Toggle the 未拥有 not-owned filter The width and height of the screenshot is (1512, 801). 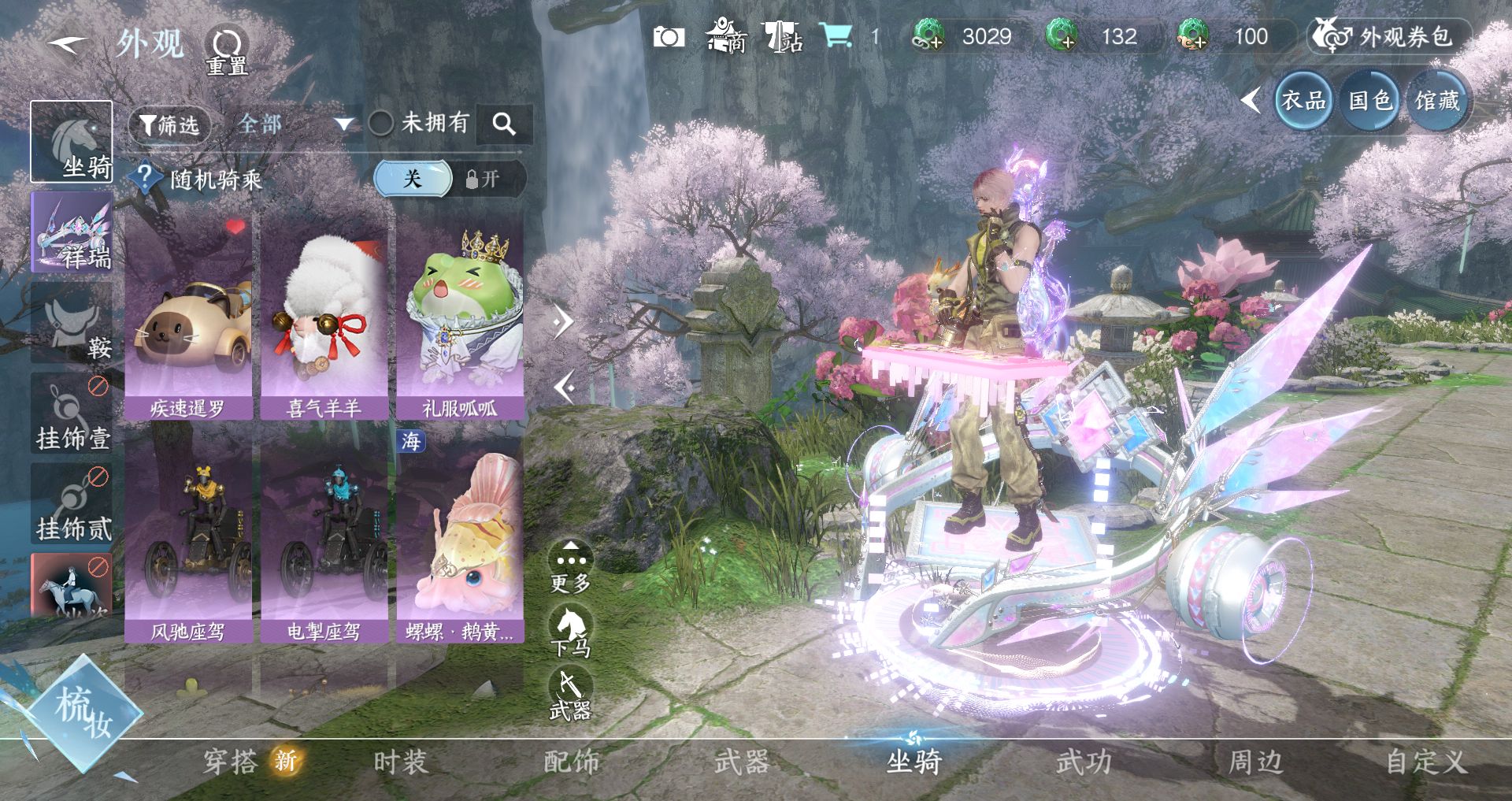(381, 123)
